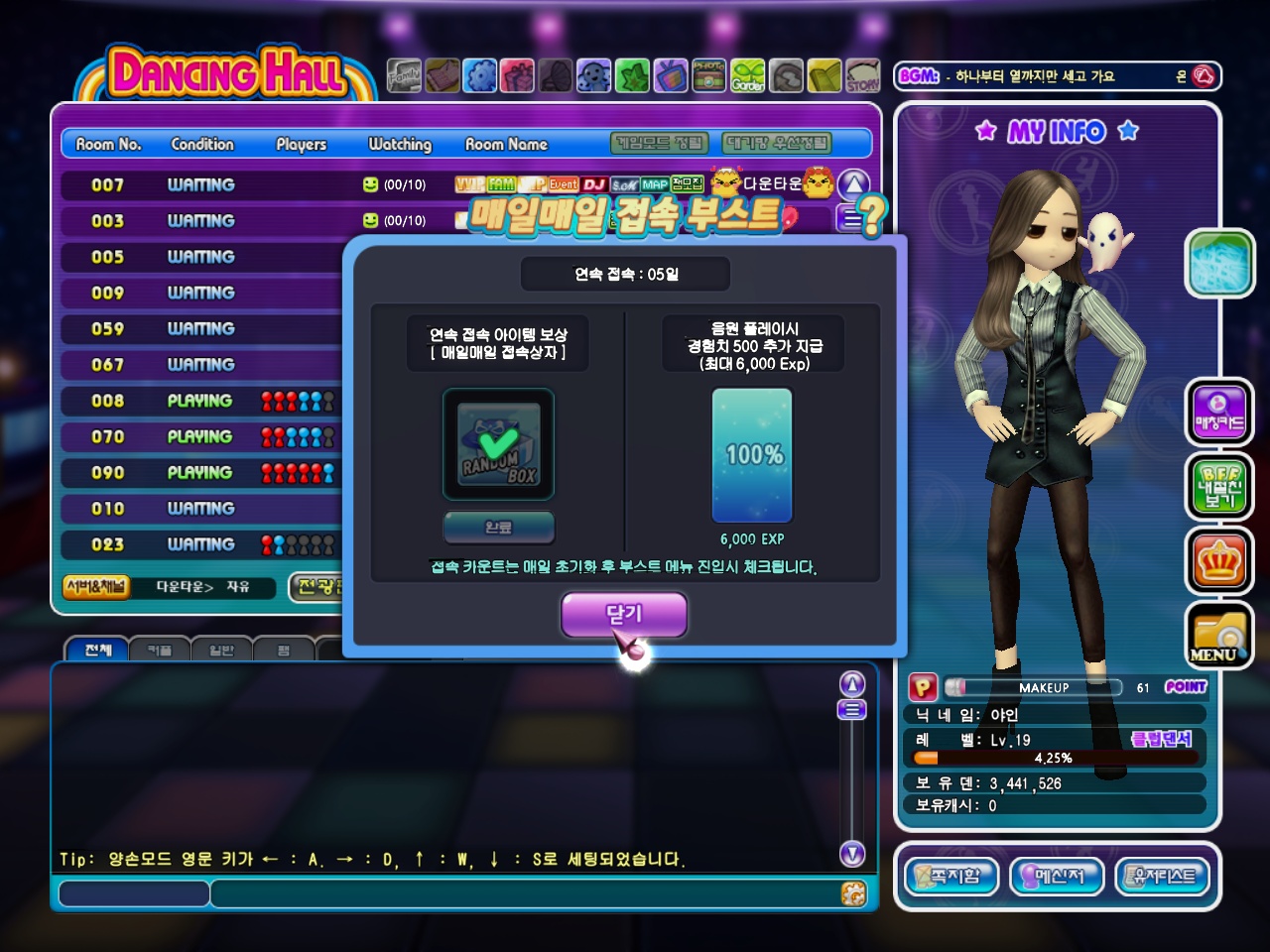Switch to the 전체 chat tab
This screenshot has width=1270, height=952.
coord(97,650)
